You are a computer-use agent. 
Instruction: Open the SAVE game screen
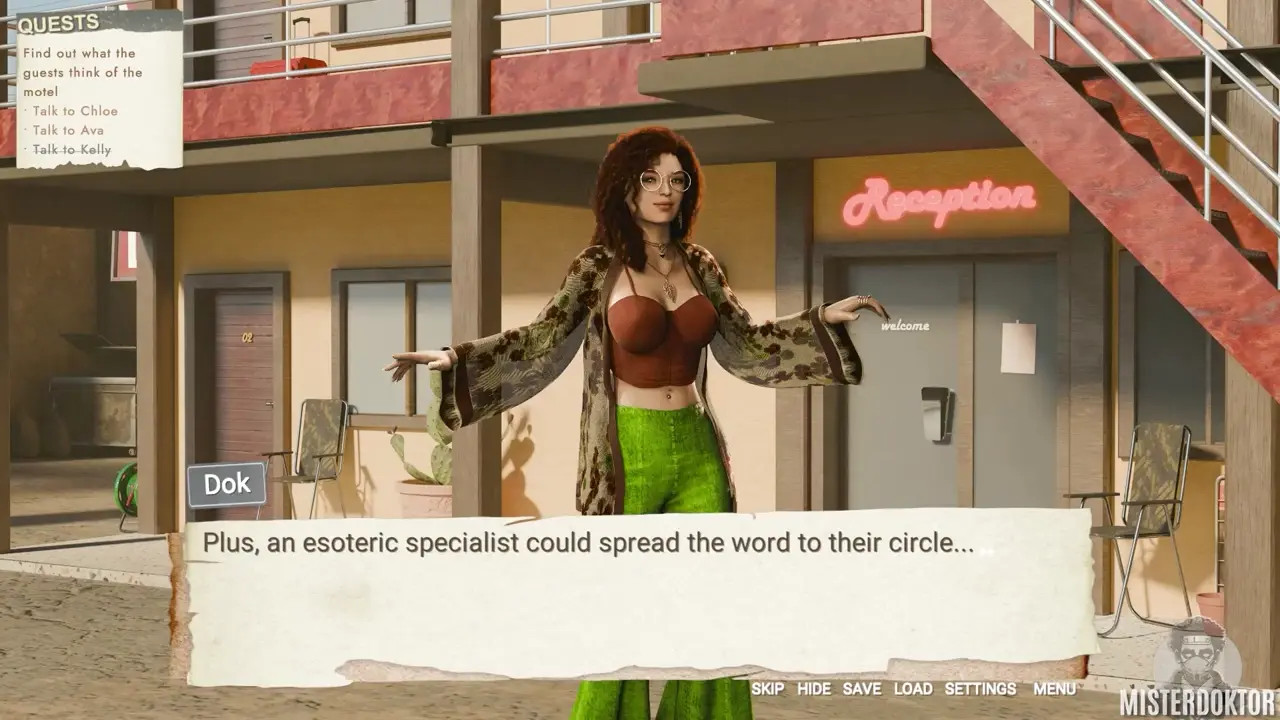point(862,689)
